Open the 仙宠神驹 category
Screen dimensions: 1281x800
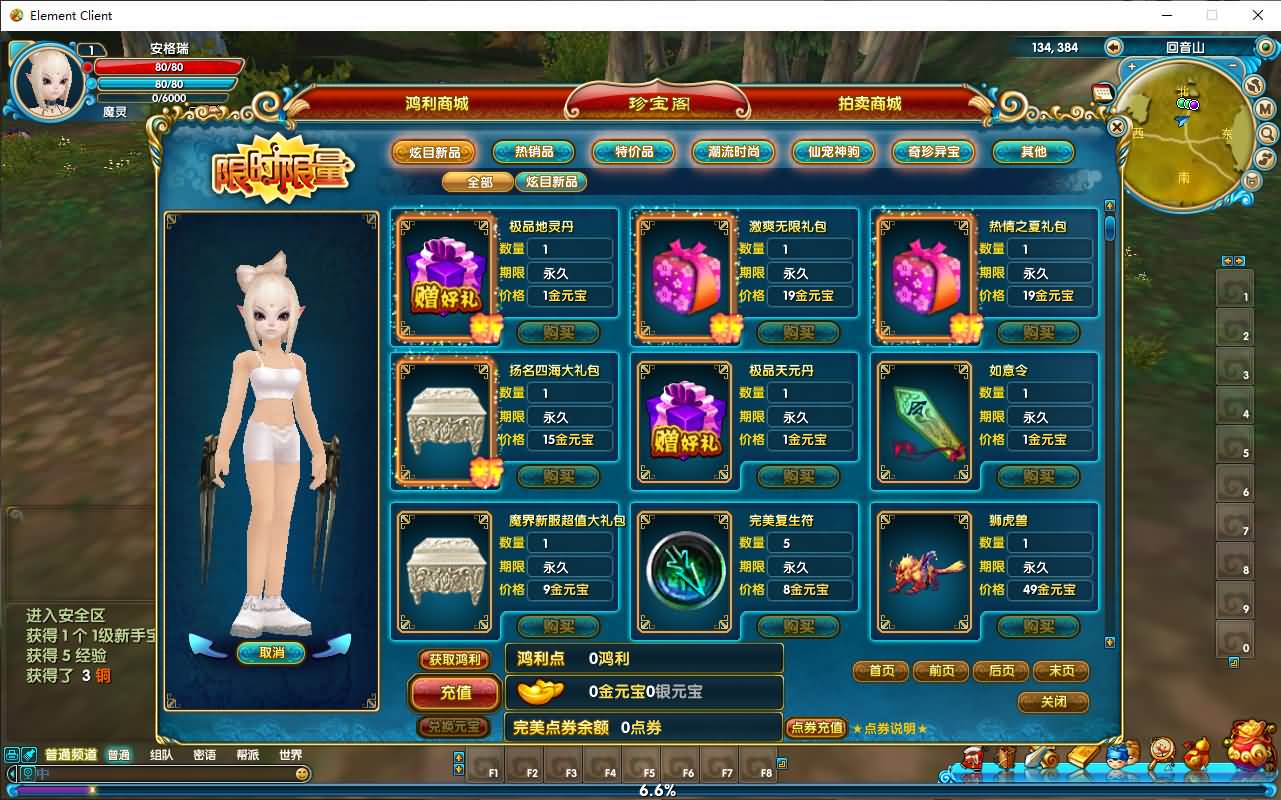pyautogui.click(x=833, y=152)
